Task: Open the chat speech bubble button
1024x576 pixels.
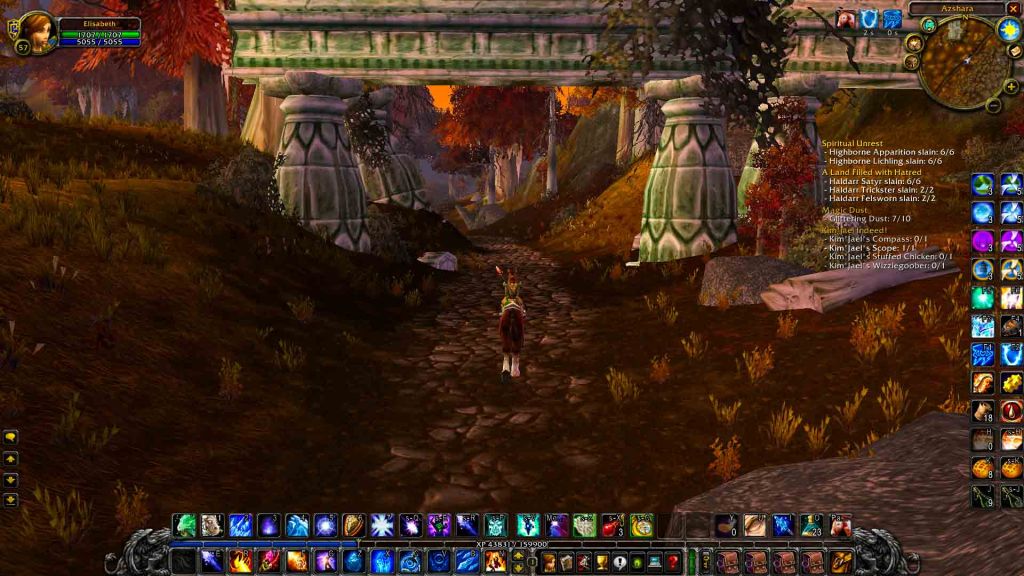Action: [11, 437]
